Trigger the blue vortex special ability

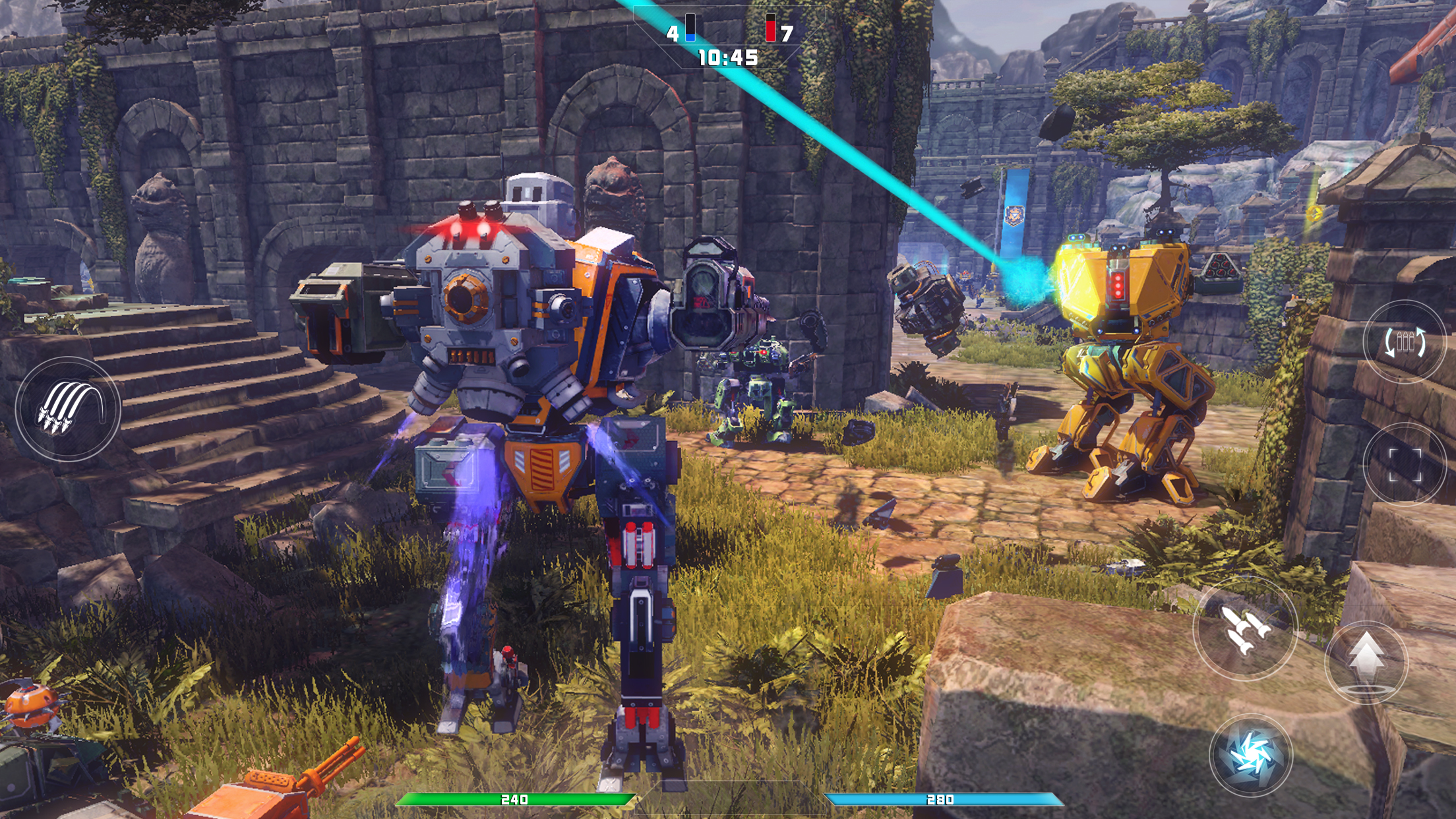coord(1251,756)
